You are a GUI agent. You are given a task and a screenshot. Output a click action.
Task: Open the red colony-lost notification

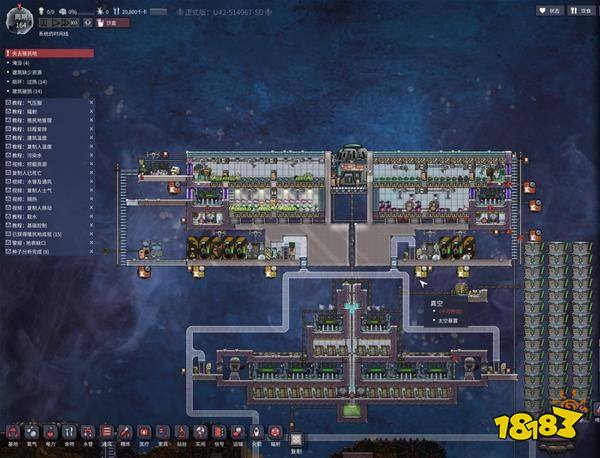tap(48, 53)
